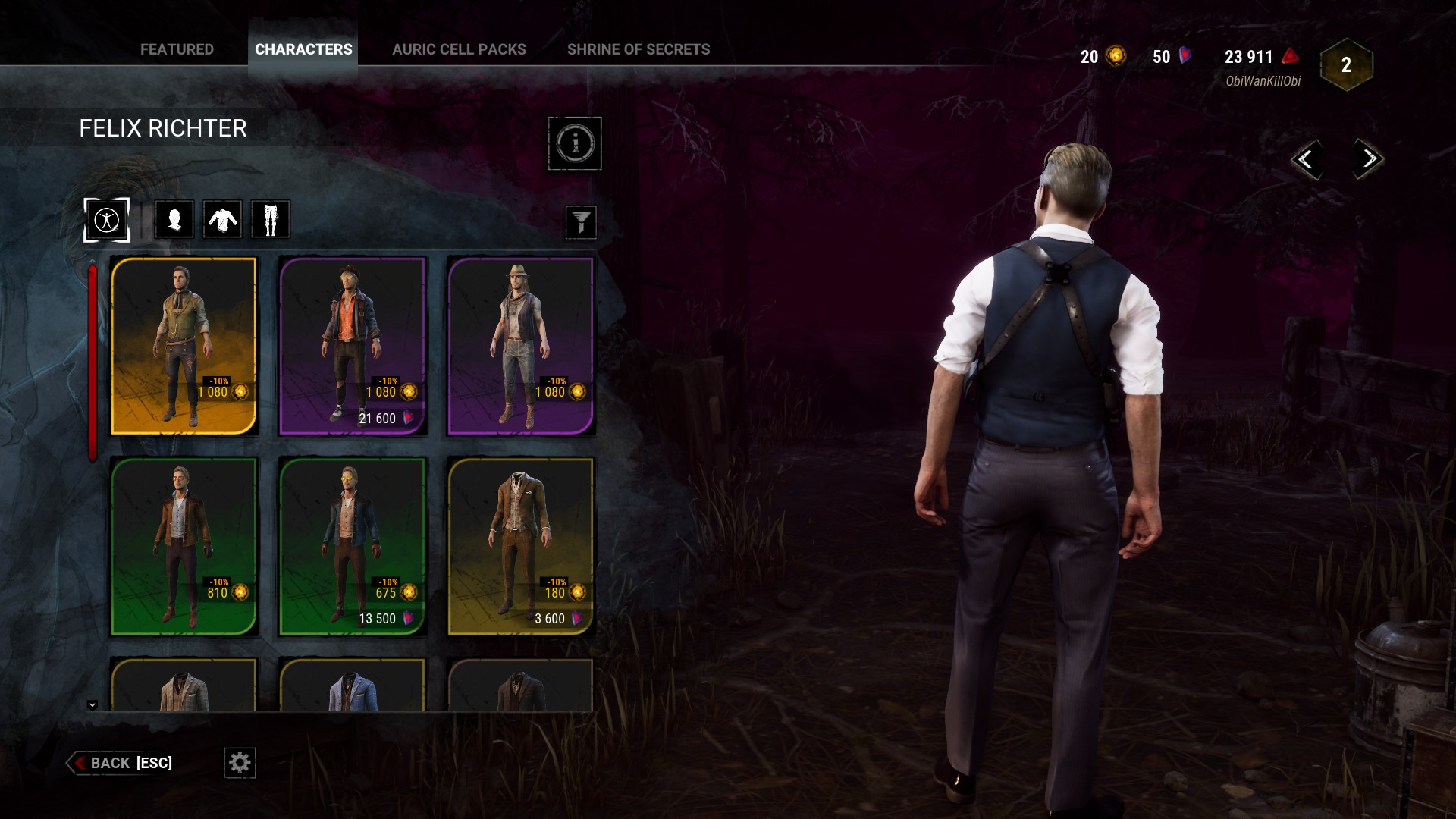Select the full outfit filter icon
Viewport: 1456px width, 819px height.
coord(106,219)
